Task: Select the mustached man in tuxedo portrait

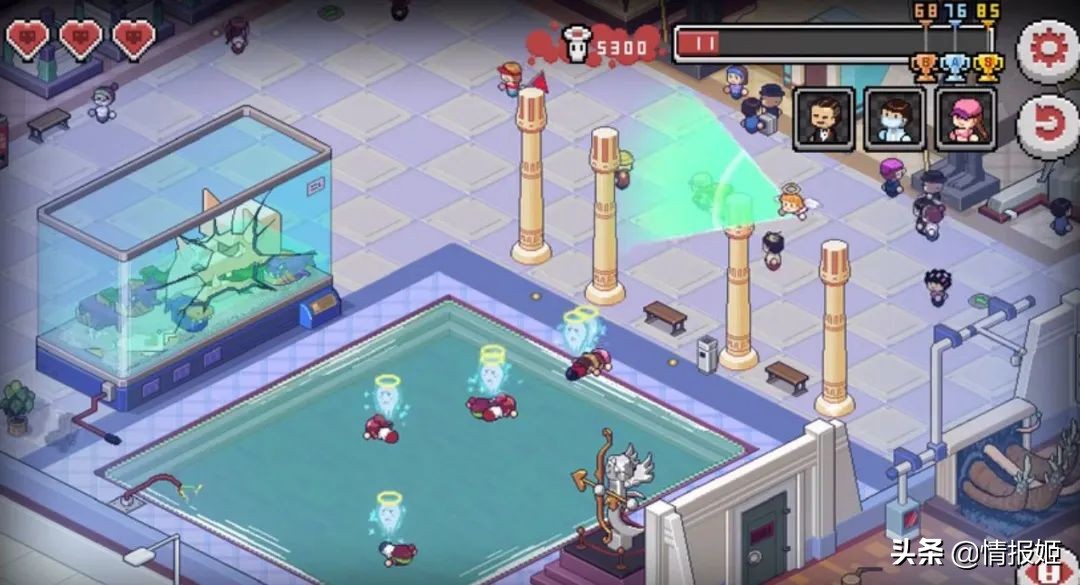Action: tap(824, 119)
